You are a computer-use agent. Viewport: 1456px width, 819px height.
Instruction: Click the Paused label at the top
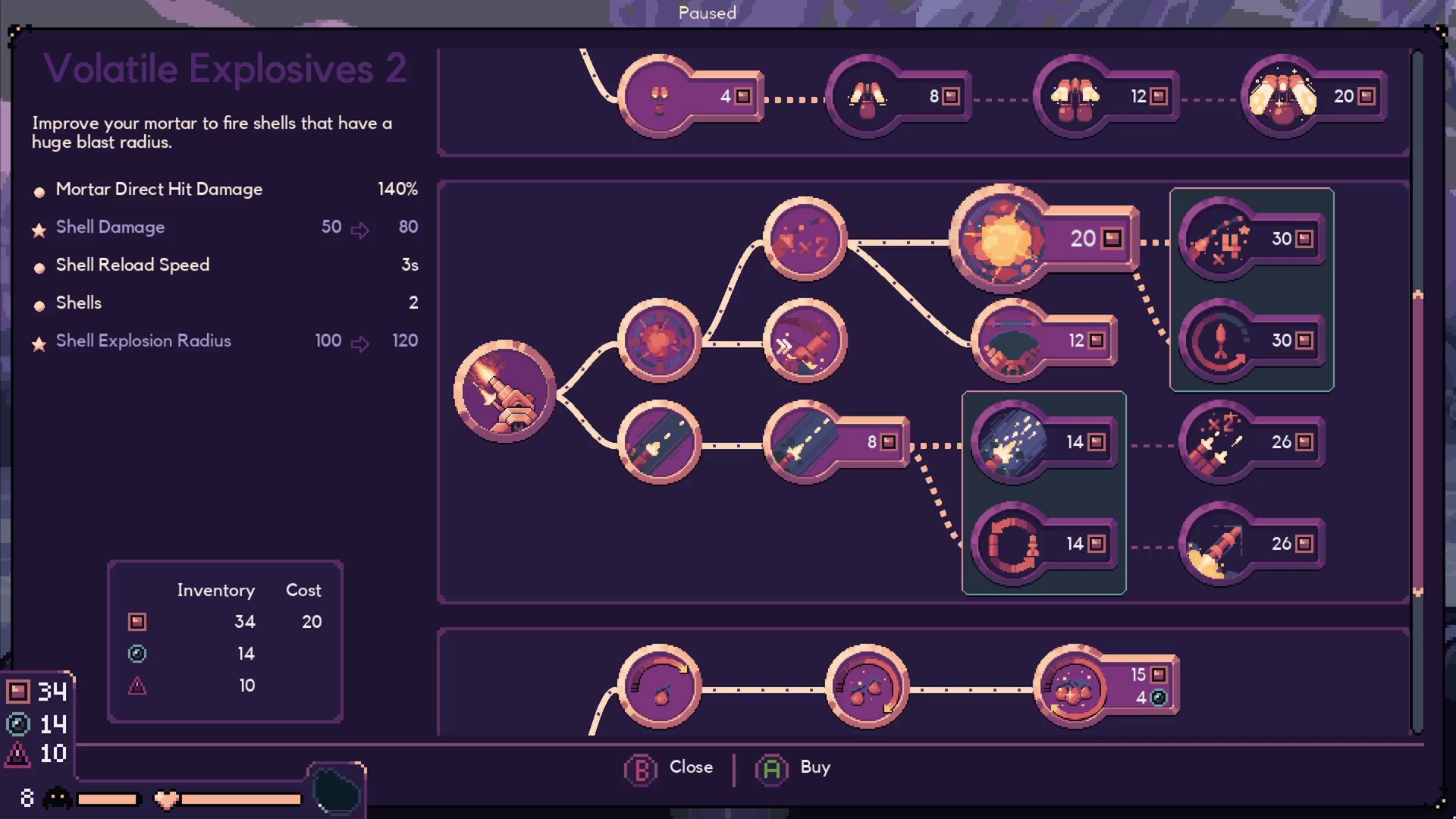click(707, 13)
